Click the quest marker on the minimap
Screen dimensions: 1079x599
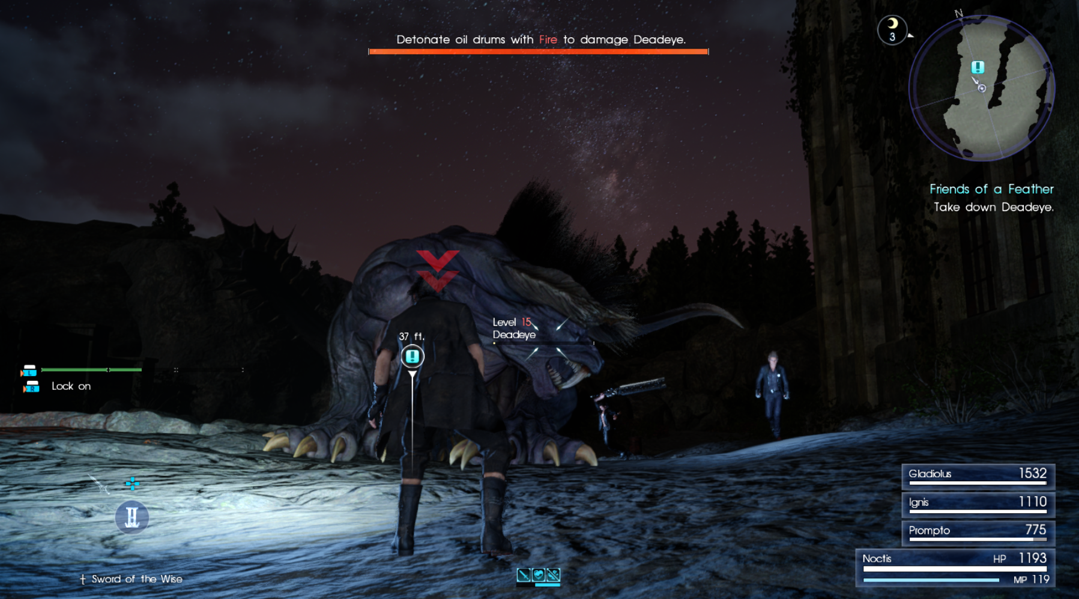pyautogui.click(x=978, y=67)
